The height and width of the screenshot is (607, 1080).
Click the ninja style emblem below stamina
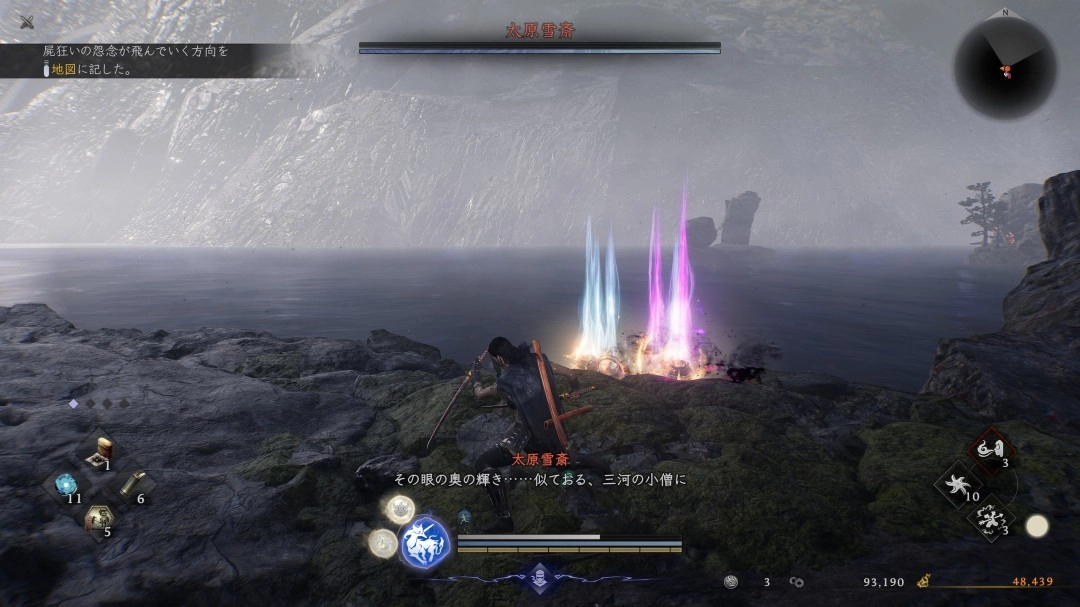(540, 577)
